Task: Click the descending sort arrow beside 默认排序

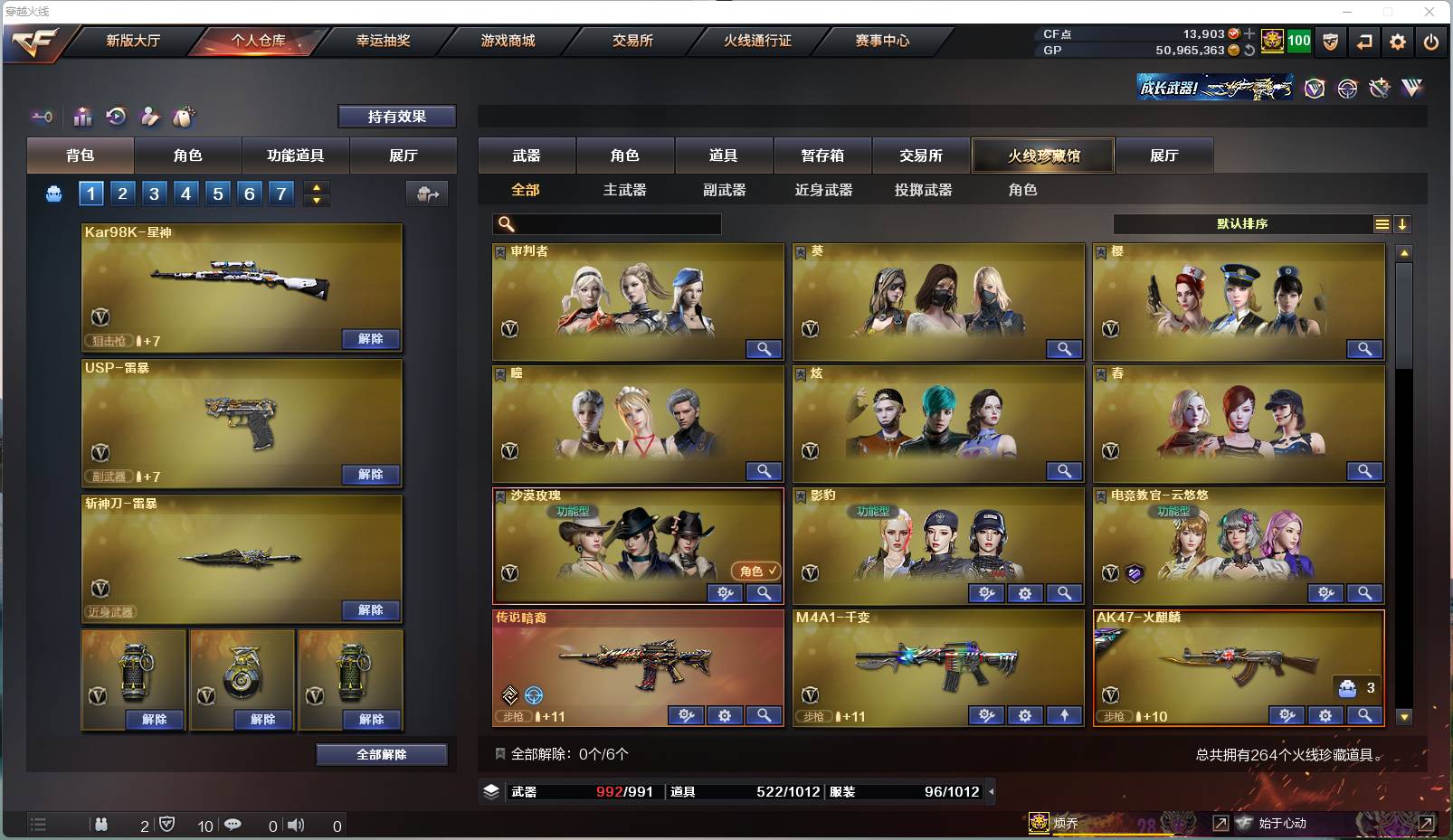Action: (x=1402, y=223)
